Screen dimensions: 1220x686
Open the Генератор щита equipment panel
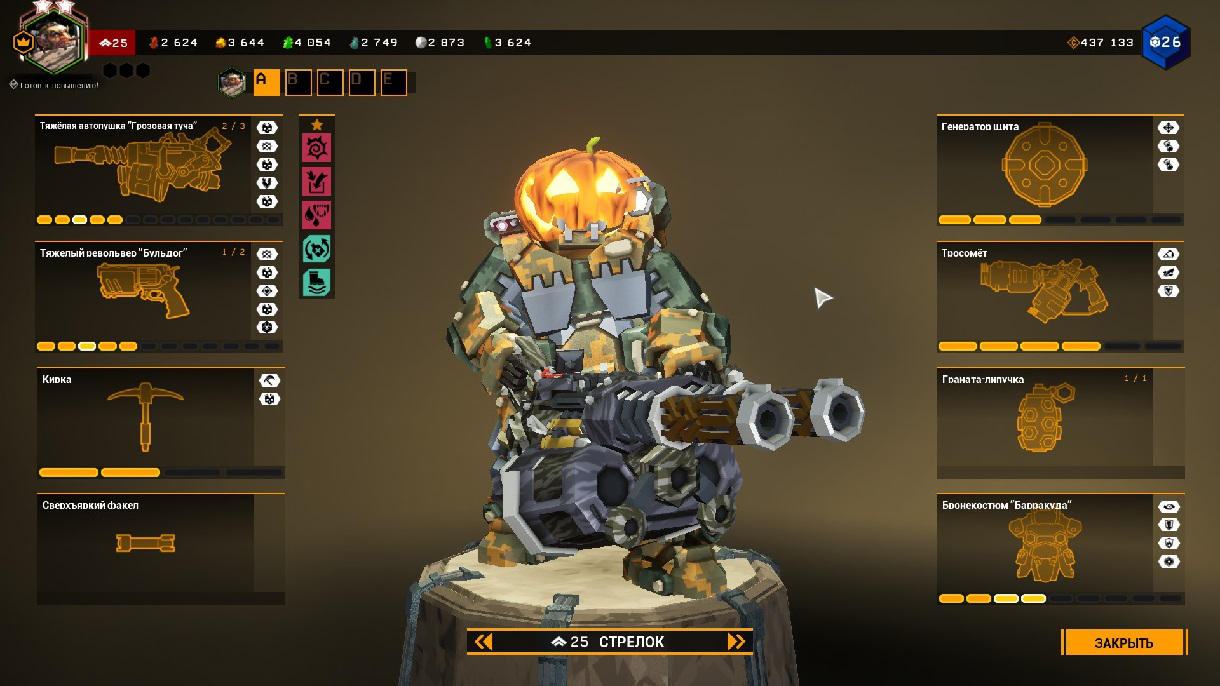[x=1045, y=170]
